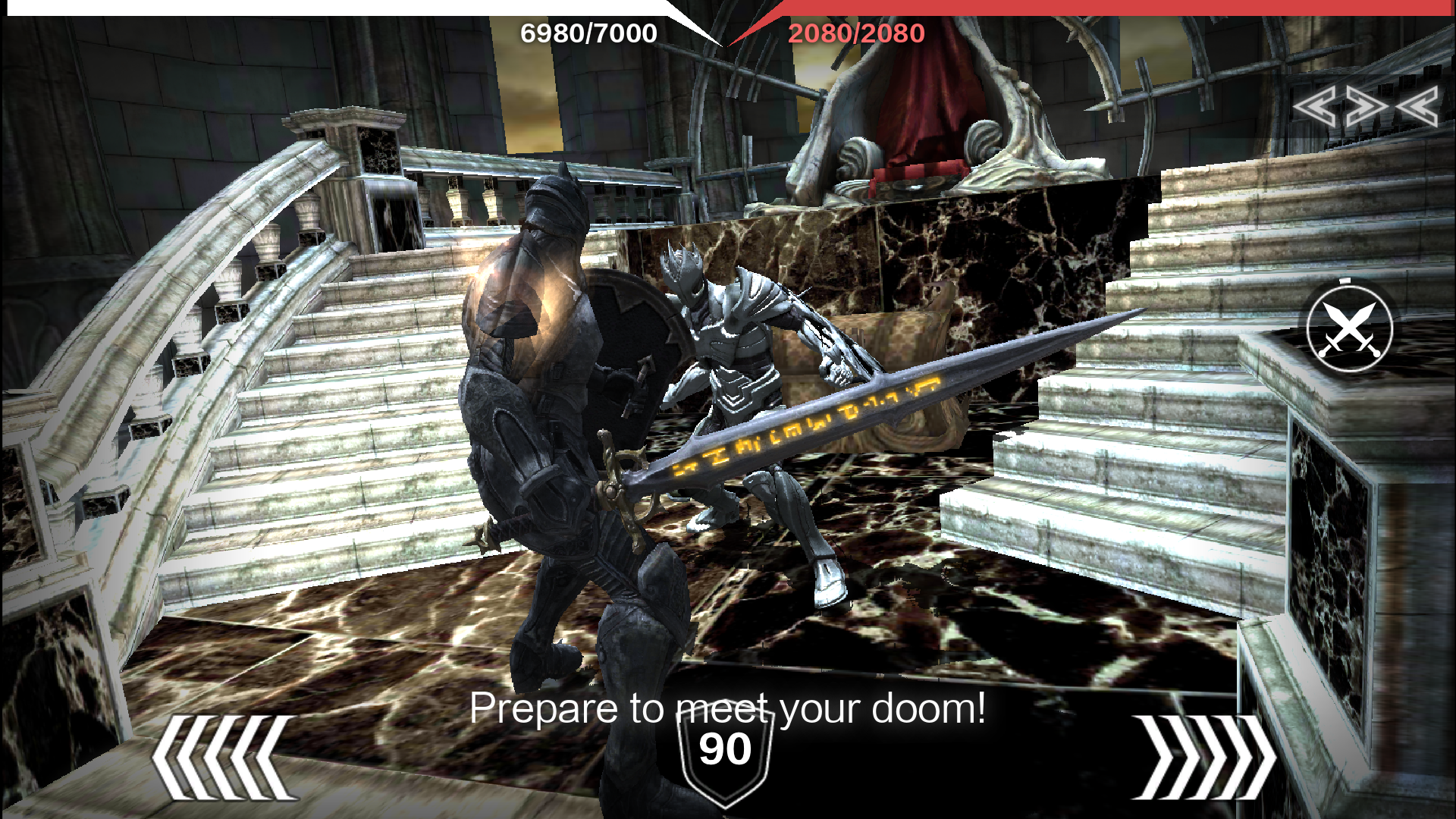Tap the right dodge arrows
Screen dimensions: 1456x819
[1204, 757]
